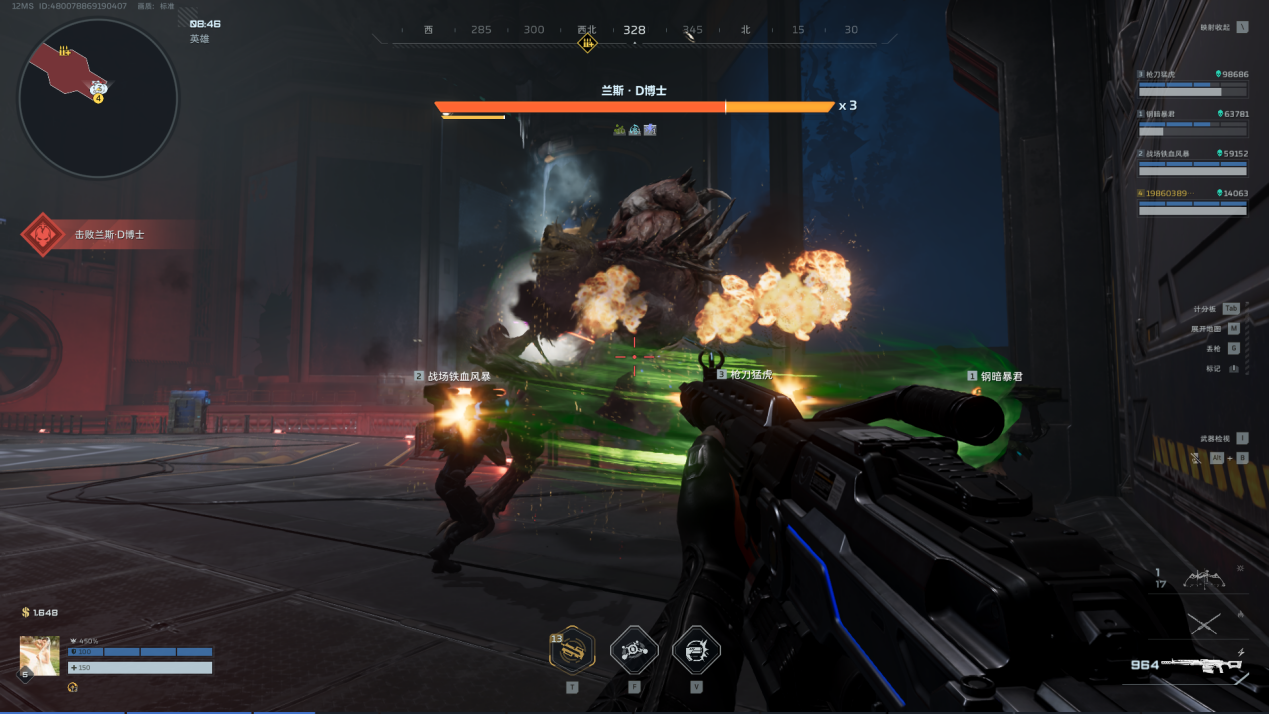Click the boss status buff icons
This screenshot has height=714, width=1269.
(634, 129)
